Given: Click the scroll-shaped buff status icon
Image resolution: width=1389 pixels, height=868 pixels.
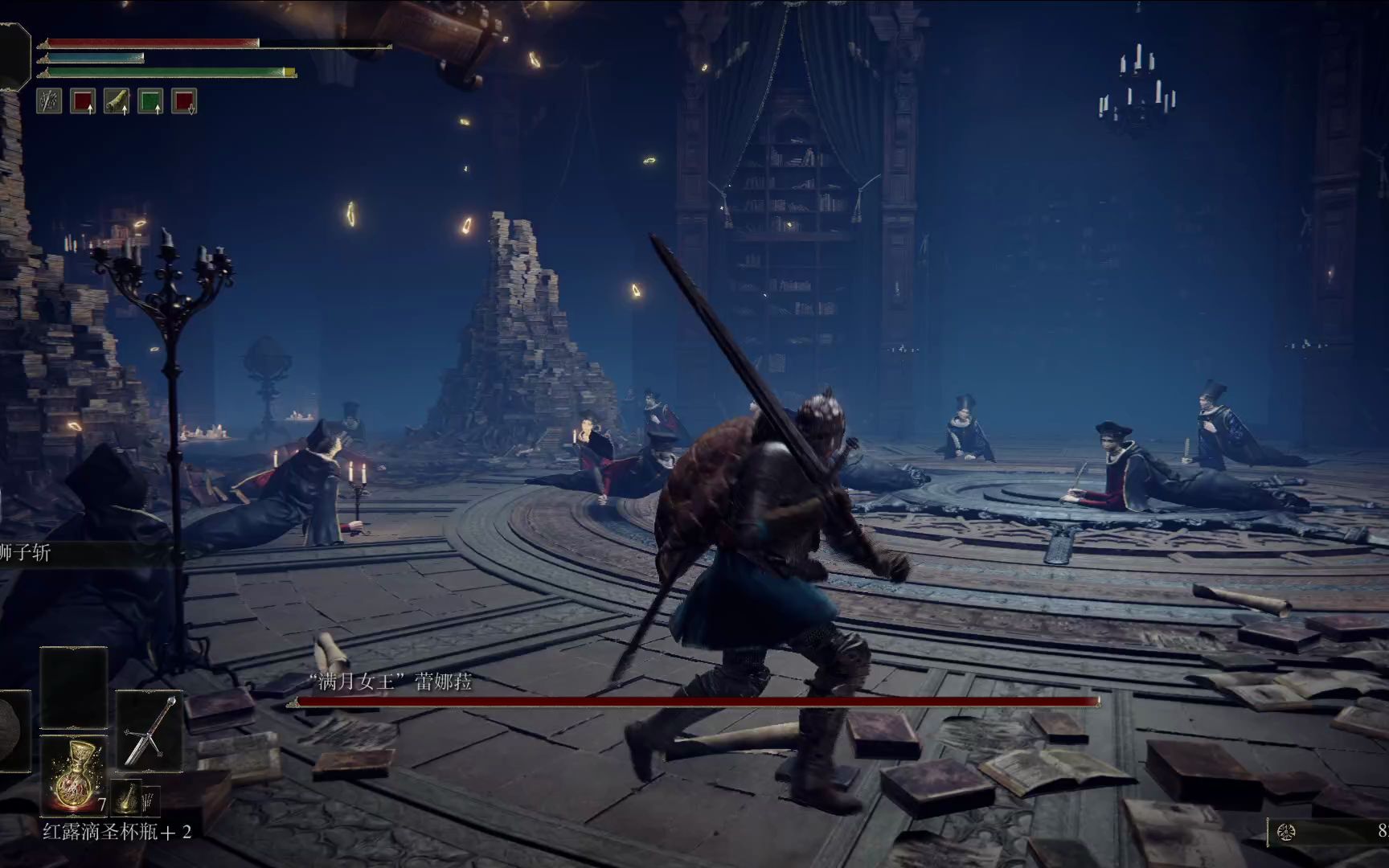Looking at the screenshot, I should [117, 101].
